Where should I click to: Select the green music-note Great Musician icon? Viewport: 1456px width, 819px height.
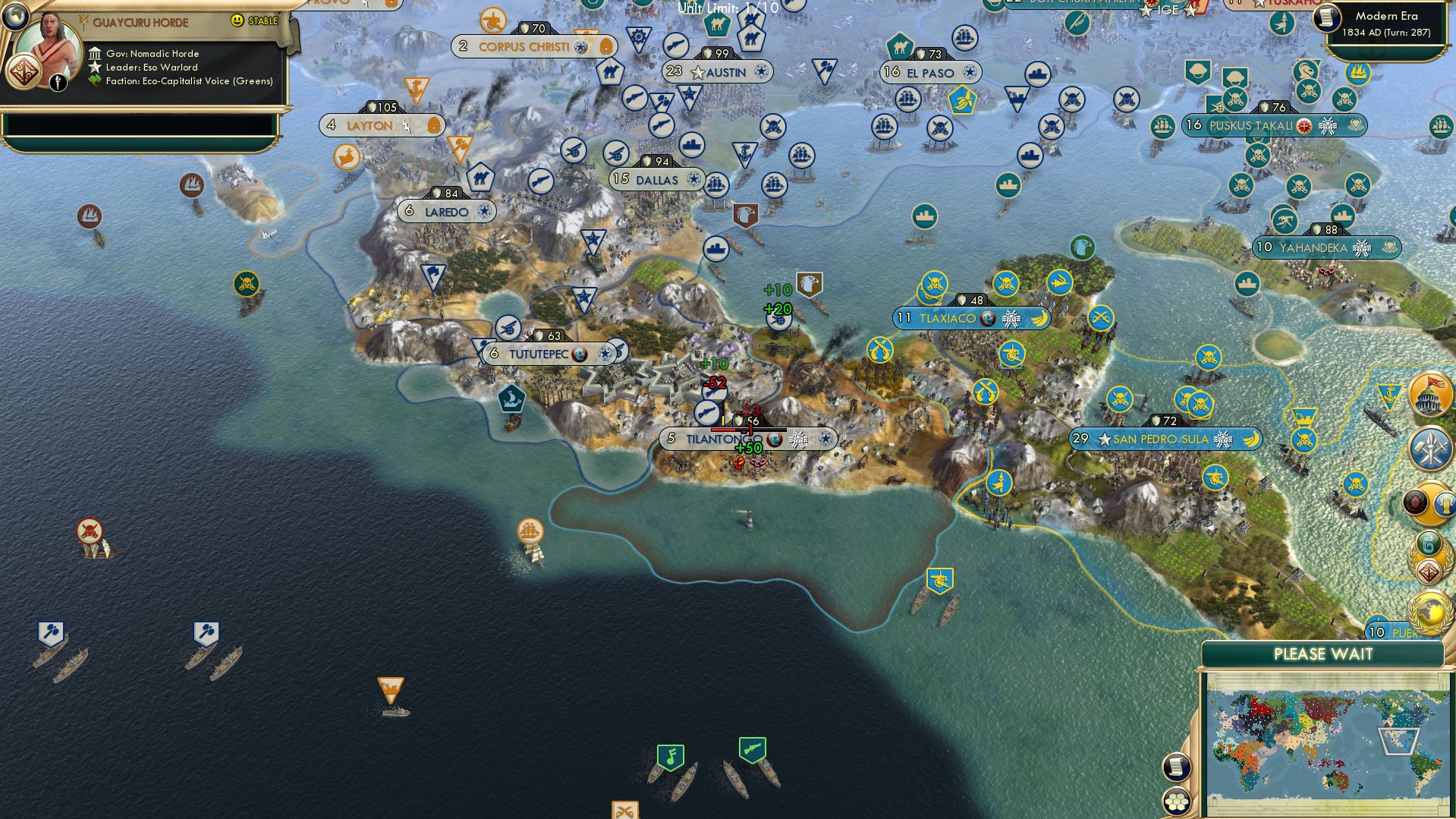(671, 756)
